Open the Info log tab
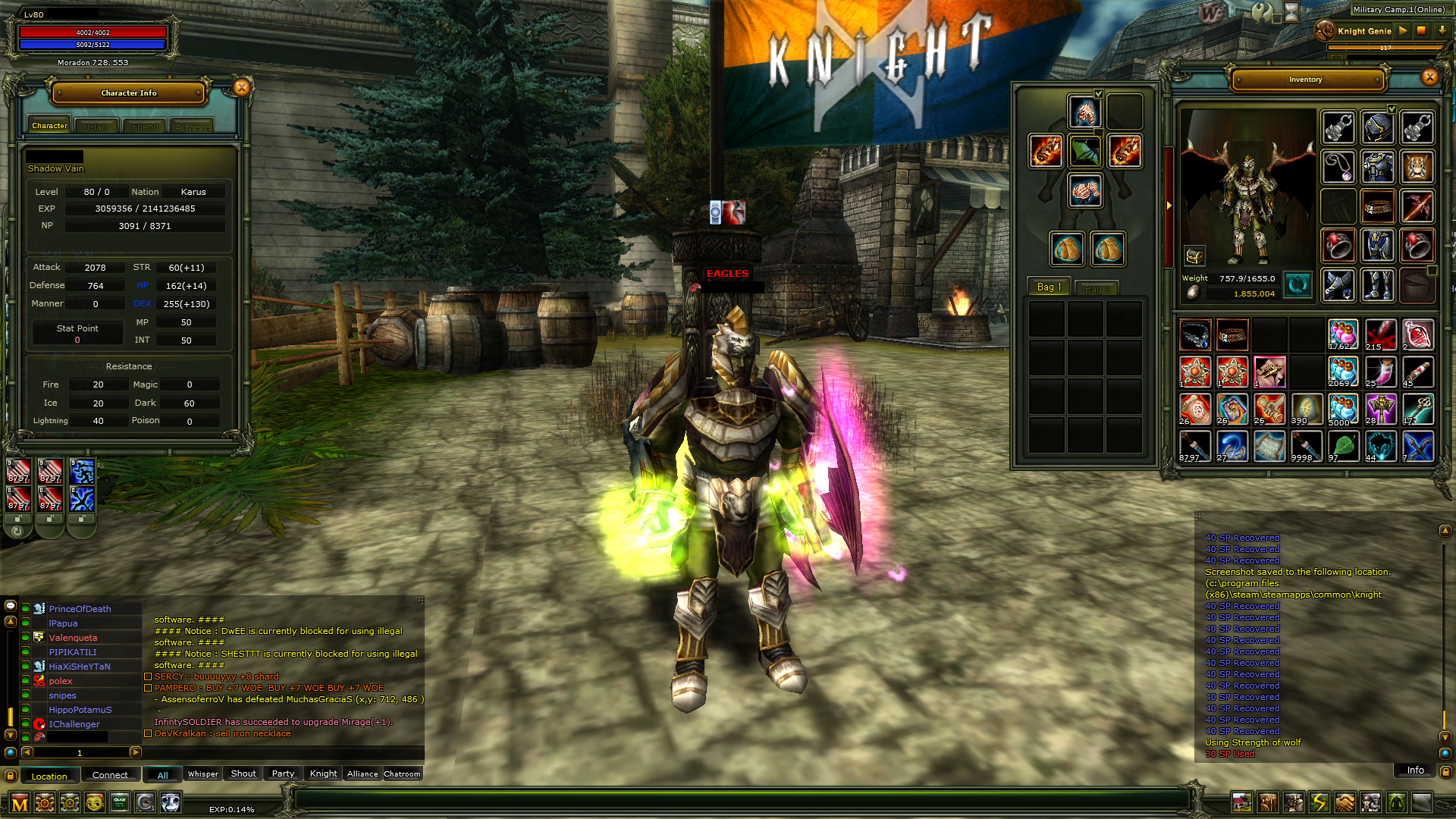Viewport: 1456px width, 819px height. [1415, 770]
